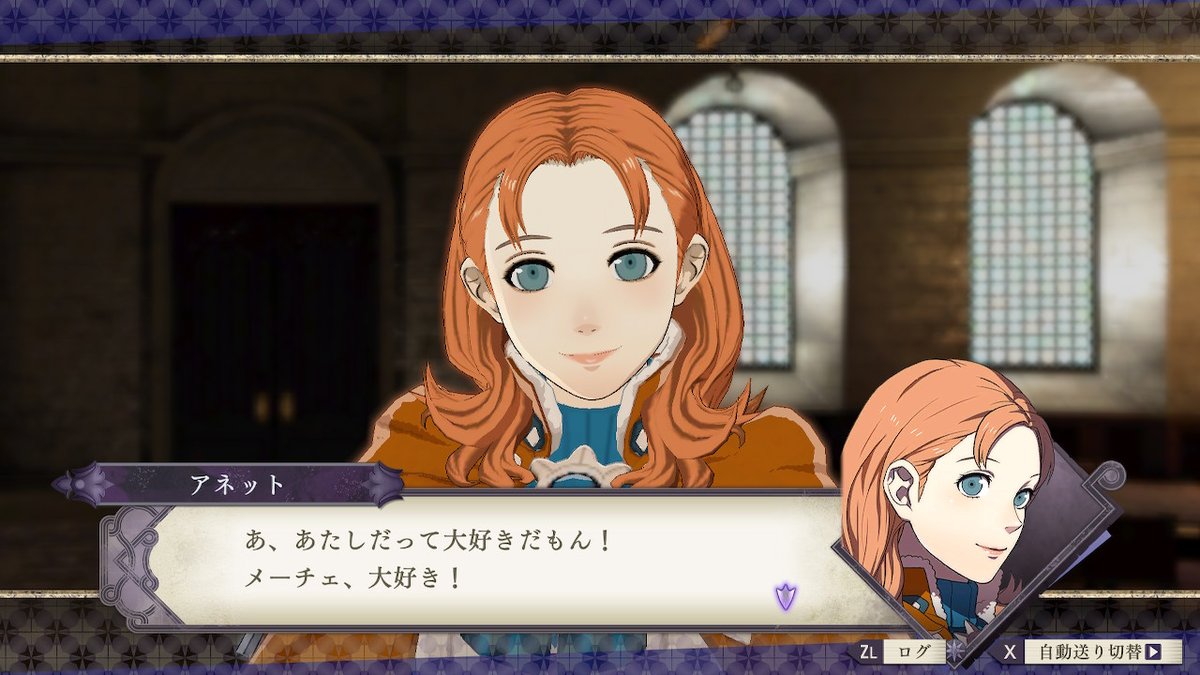The image size is (1200, 675).
Task: Open the ログ dialogue log
Action: (912, 652)
